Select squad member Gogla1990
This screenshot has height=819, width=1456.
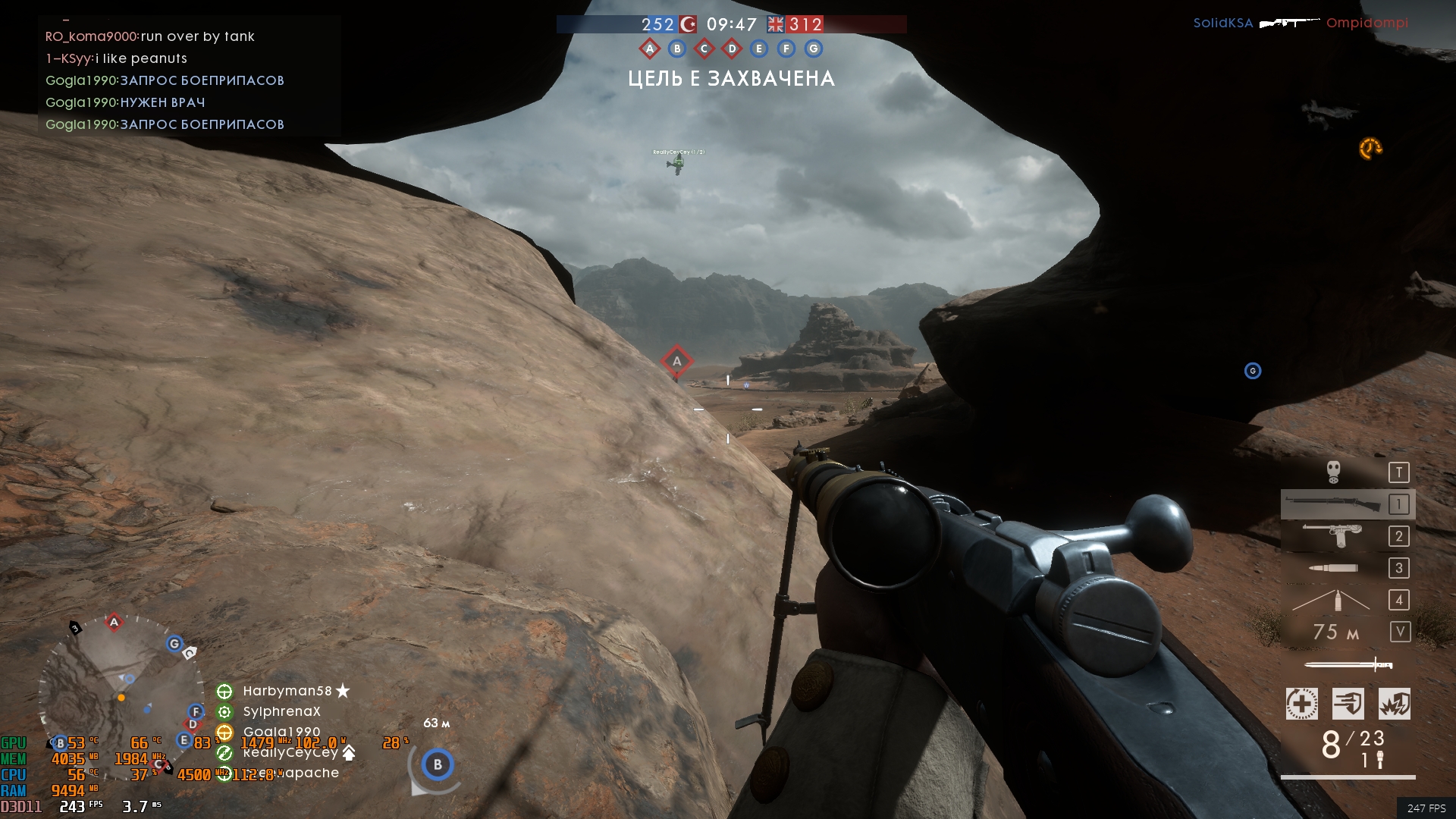[281, 732]
